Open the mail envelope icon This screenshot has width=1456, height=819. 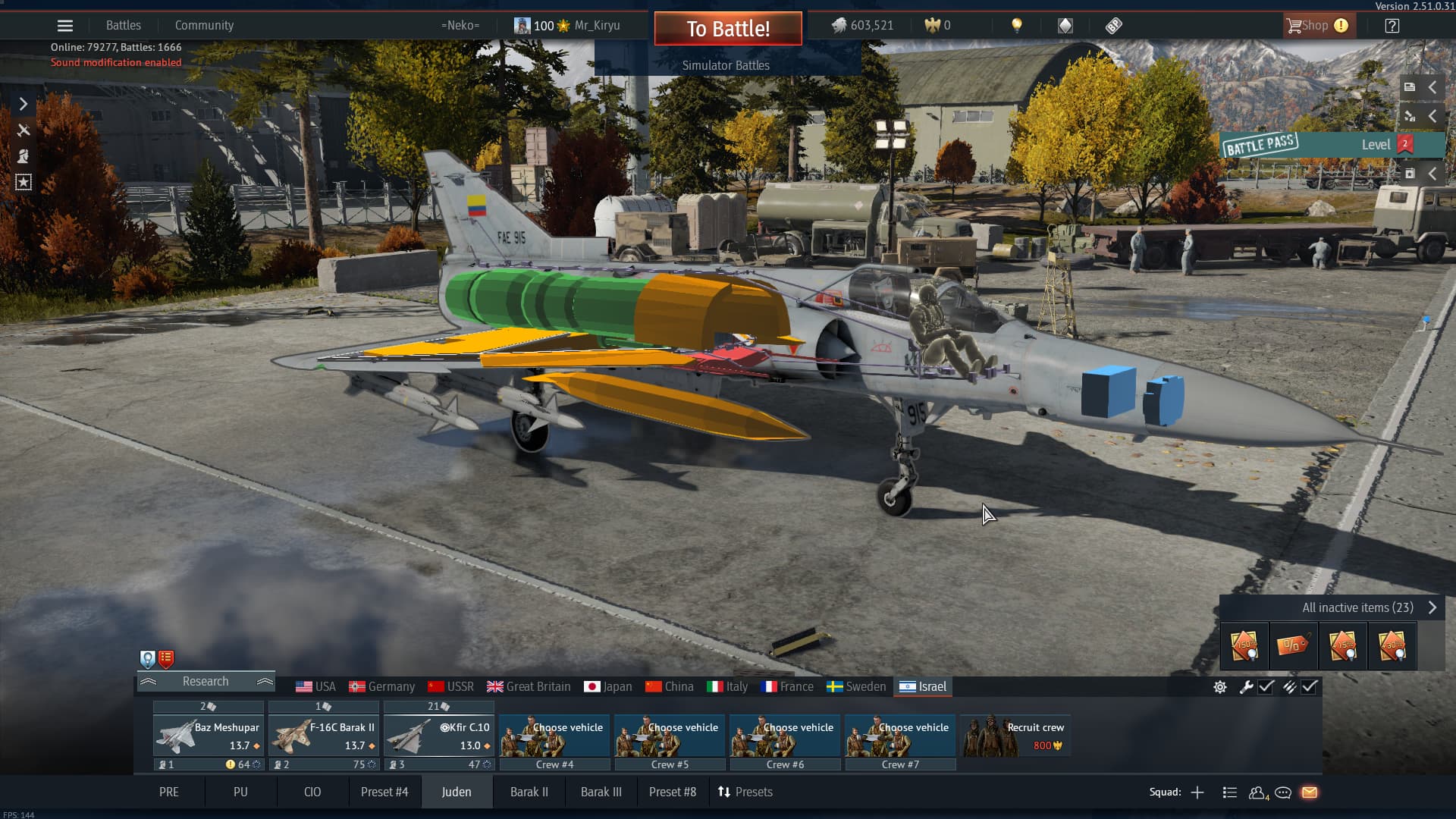1310,792
